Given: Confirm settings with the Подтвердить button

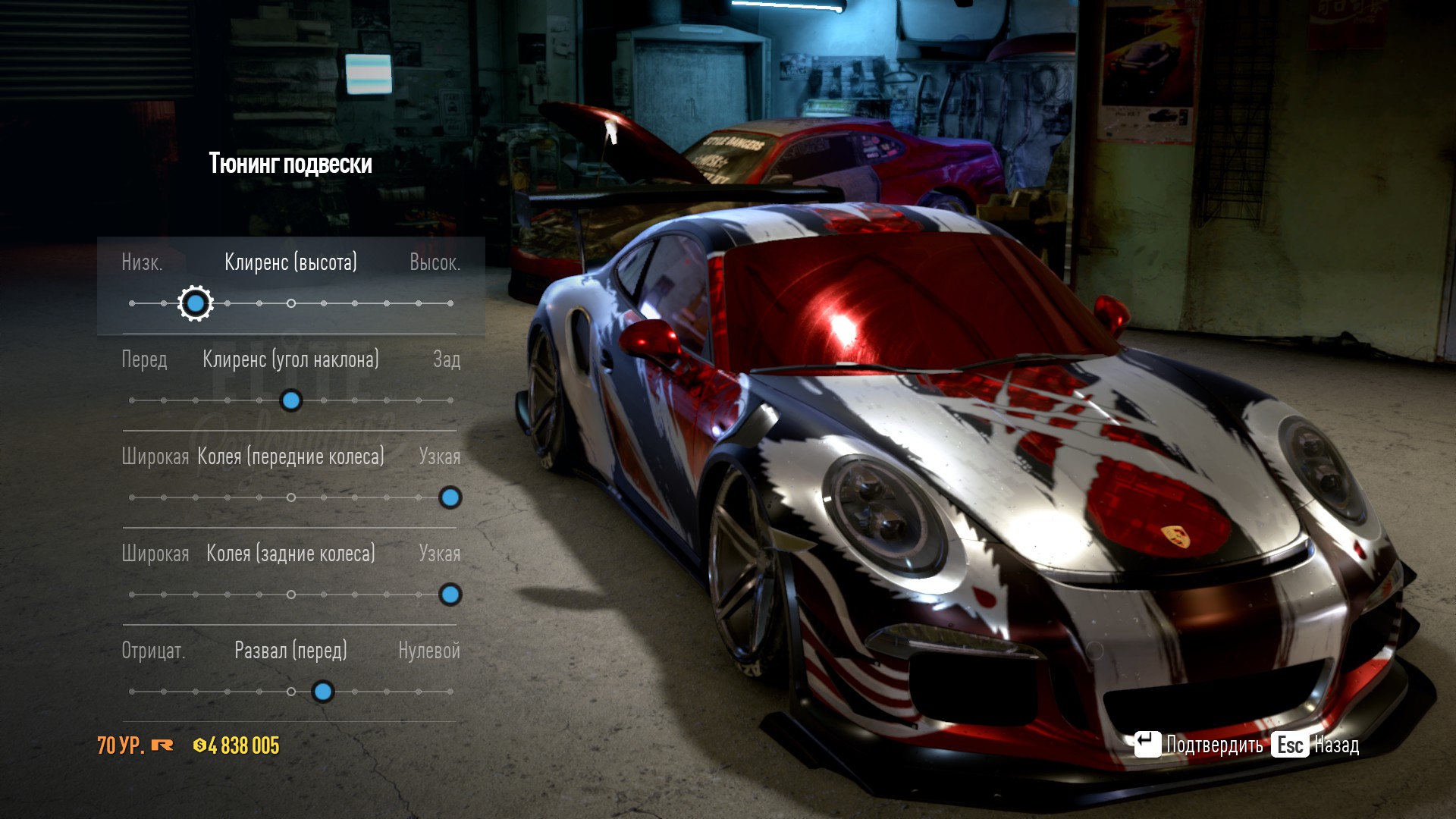Looking at the screenshot, I should point(1198,745).
